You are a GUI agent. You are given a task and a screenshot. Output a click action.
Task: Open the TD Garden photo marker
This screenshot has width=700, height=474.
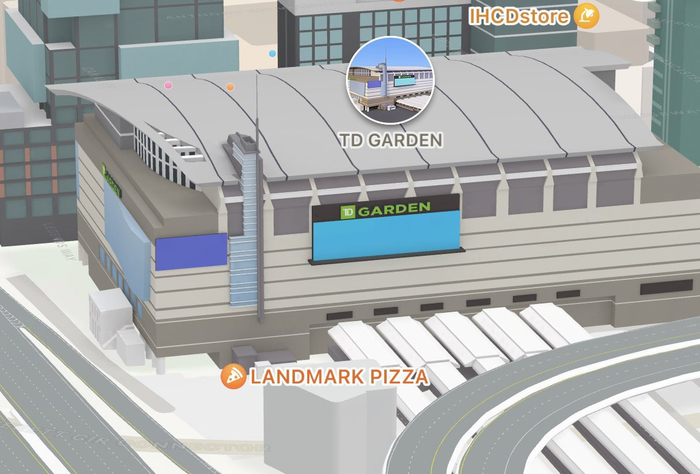click(390, 81)
